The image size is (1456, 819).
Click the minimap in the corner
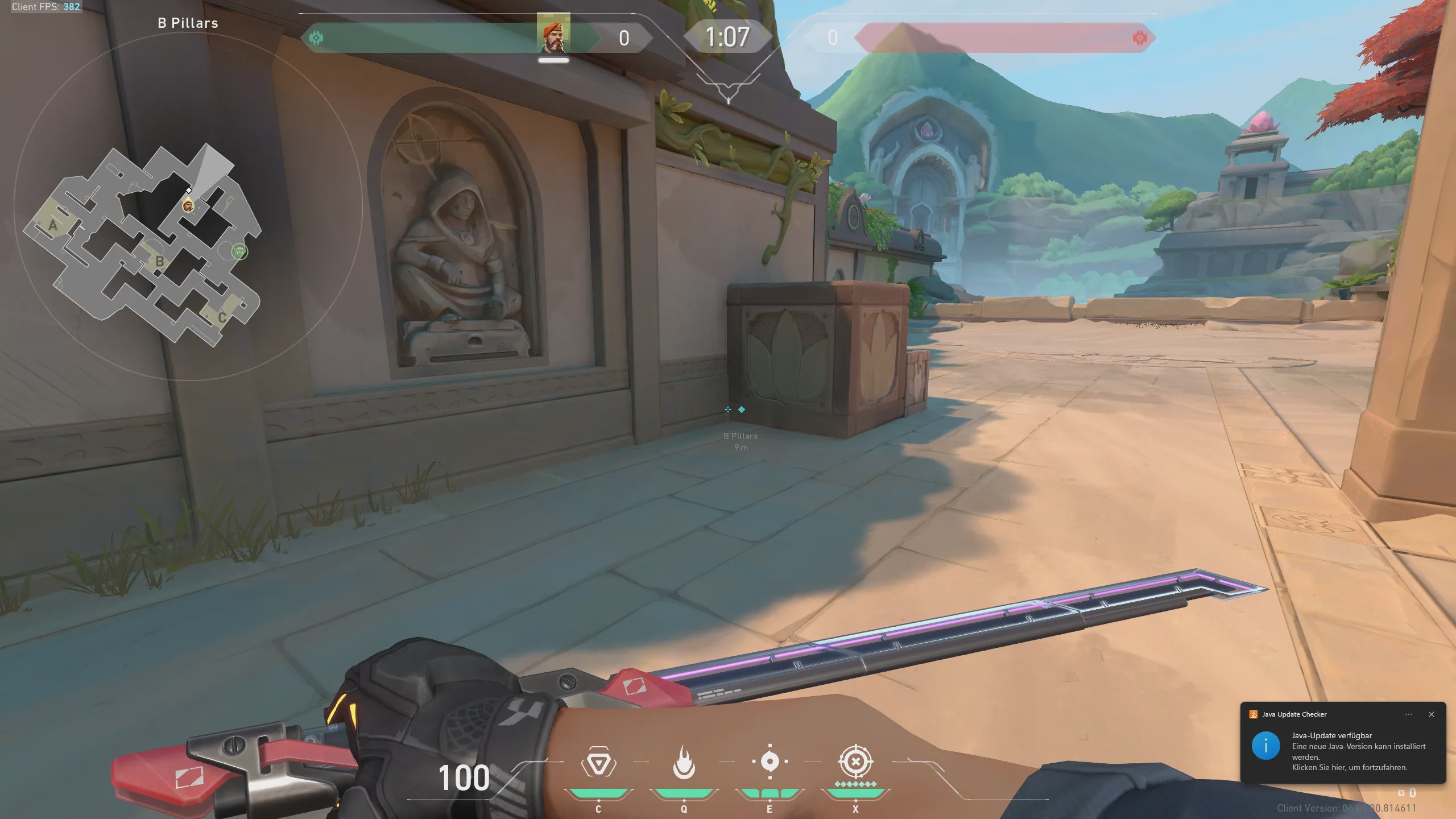(142, 245)
